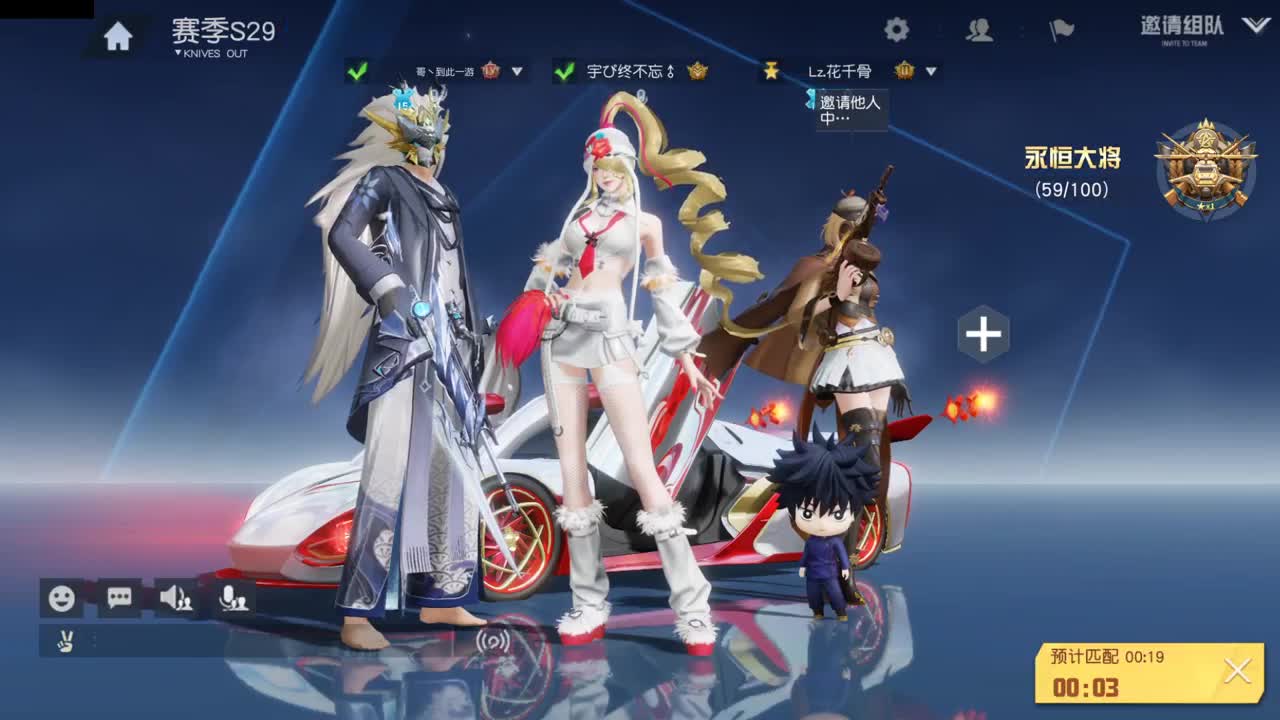Cancel matchmaking with the X button
The image size is (1280, 720).
pos(1238,670)
